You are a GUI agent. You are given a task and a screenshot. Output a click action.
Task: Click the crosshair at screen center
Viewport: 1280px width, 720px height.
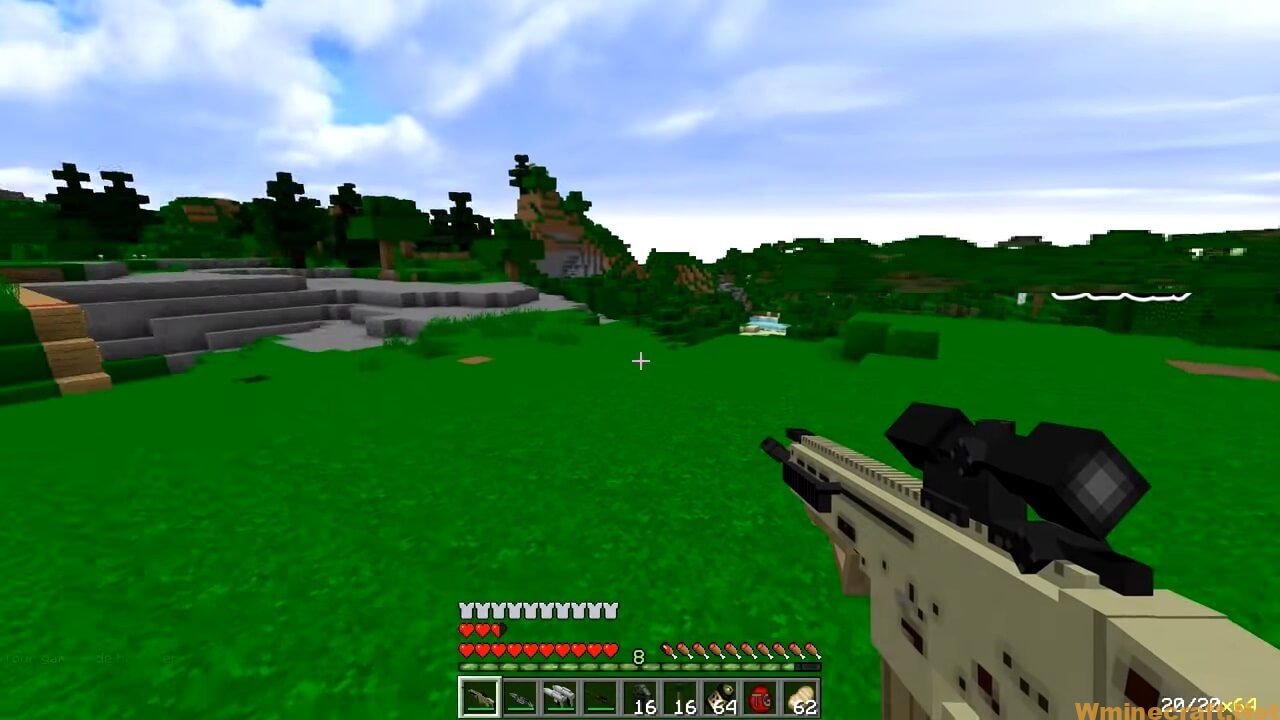[640, 361]
